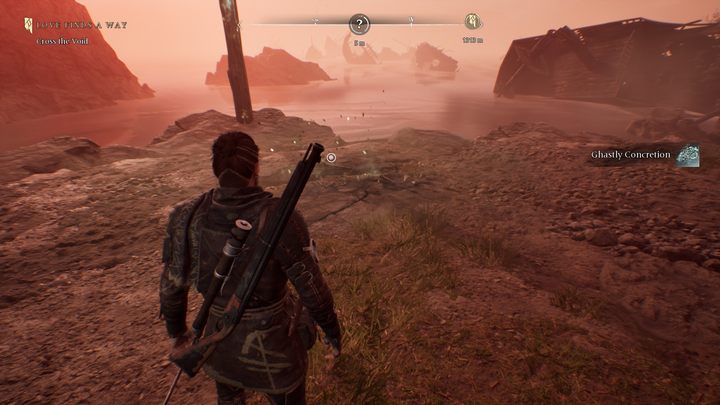
Task: Click the Ghastly Concretion item icon
Action: point(688,155)
